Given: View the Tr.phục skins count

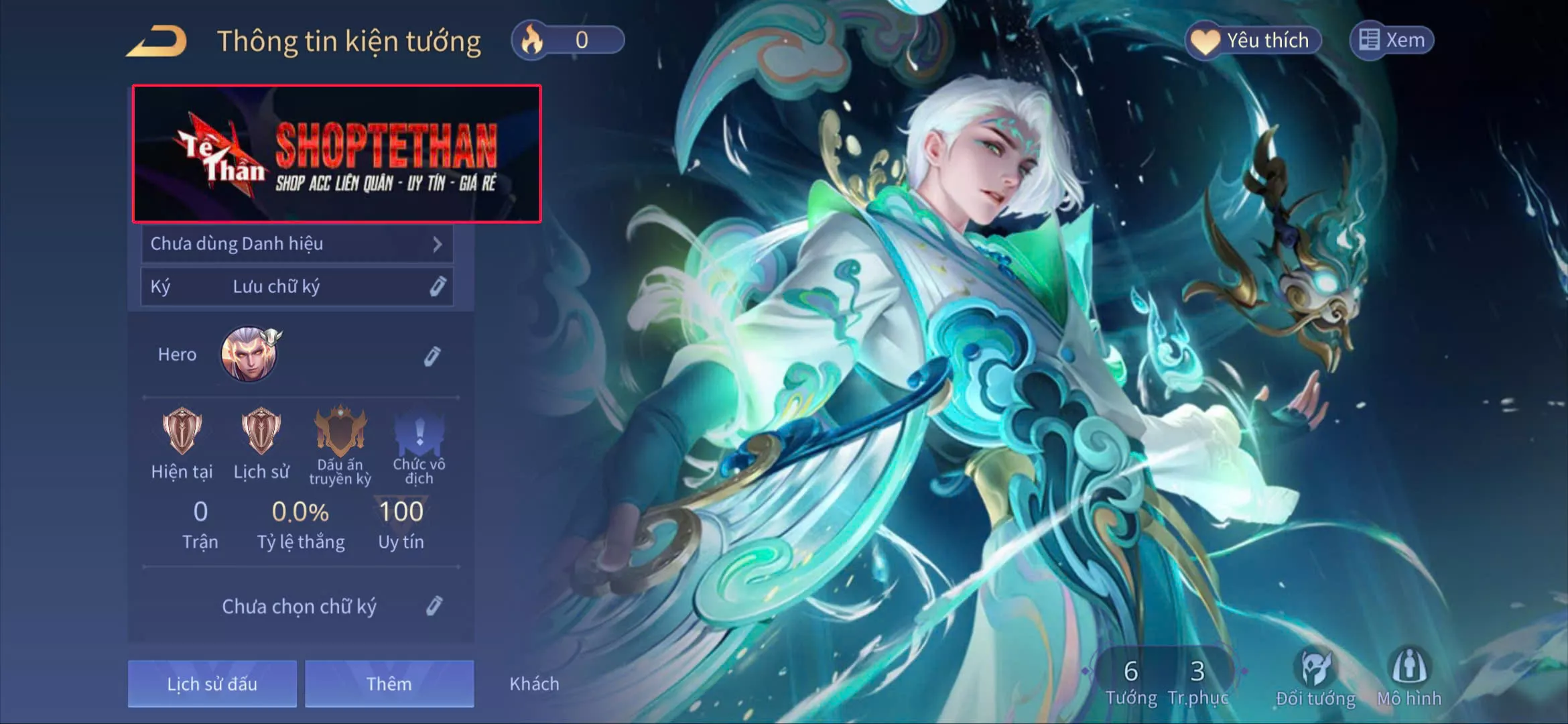Looking at the screenshot, I should 1197,681.
